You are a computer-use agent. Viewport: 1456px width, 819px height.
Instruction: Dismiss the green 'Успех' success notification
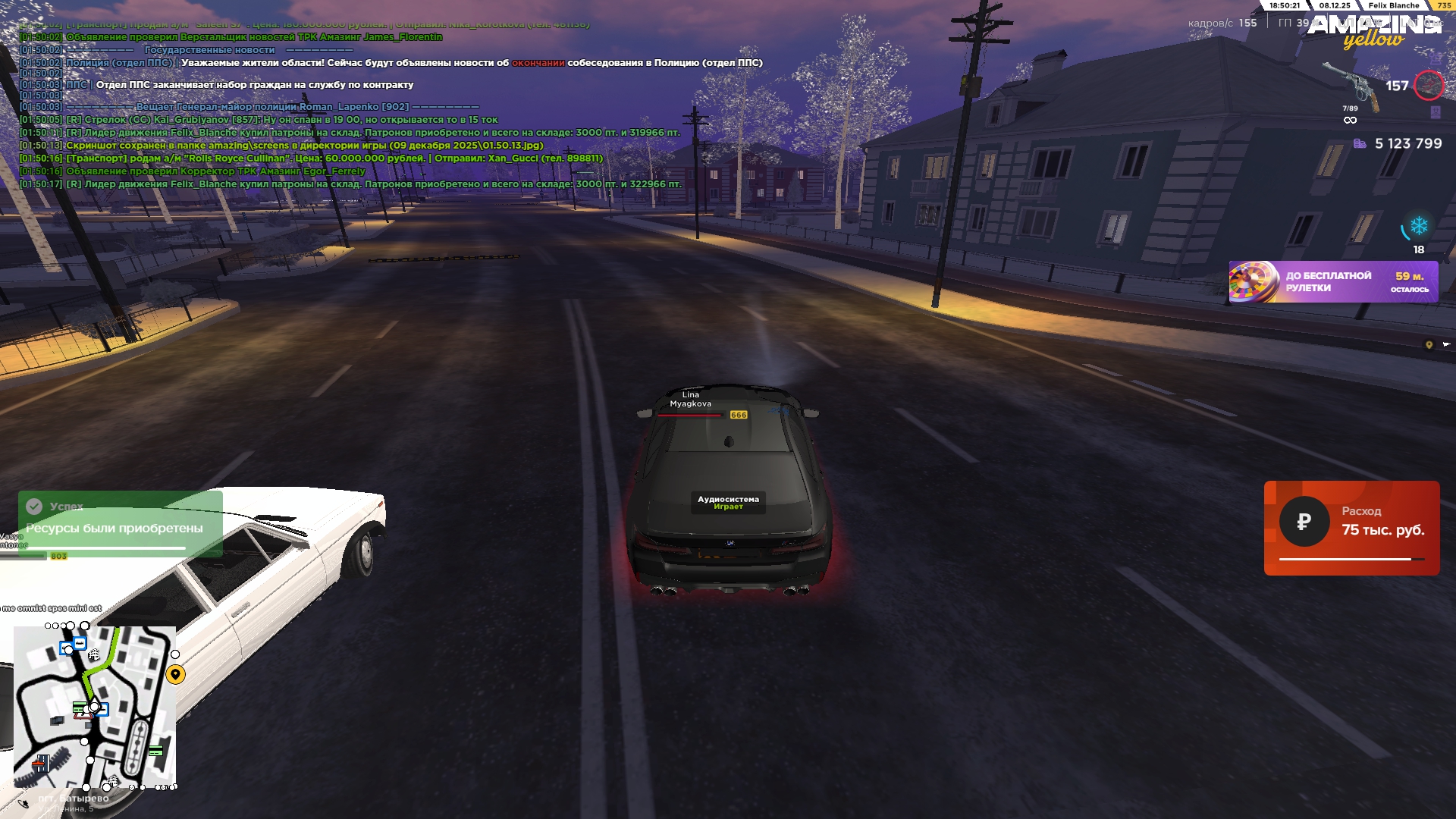(120, 523)
